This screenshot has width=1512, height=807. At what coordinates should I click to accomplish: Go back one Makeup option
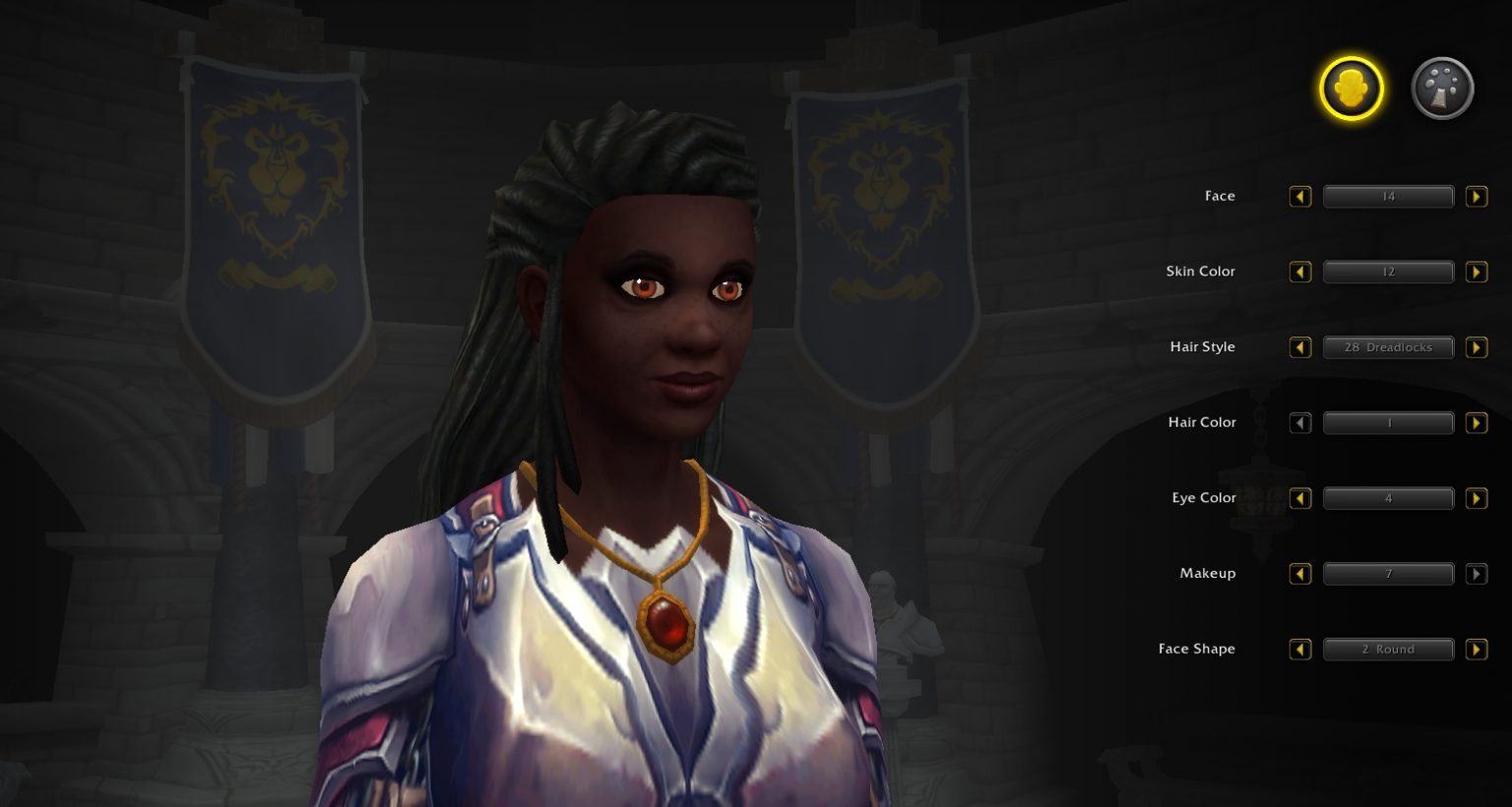(1300, 574)
